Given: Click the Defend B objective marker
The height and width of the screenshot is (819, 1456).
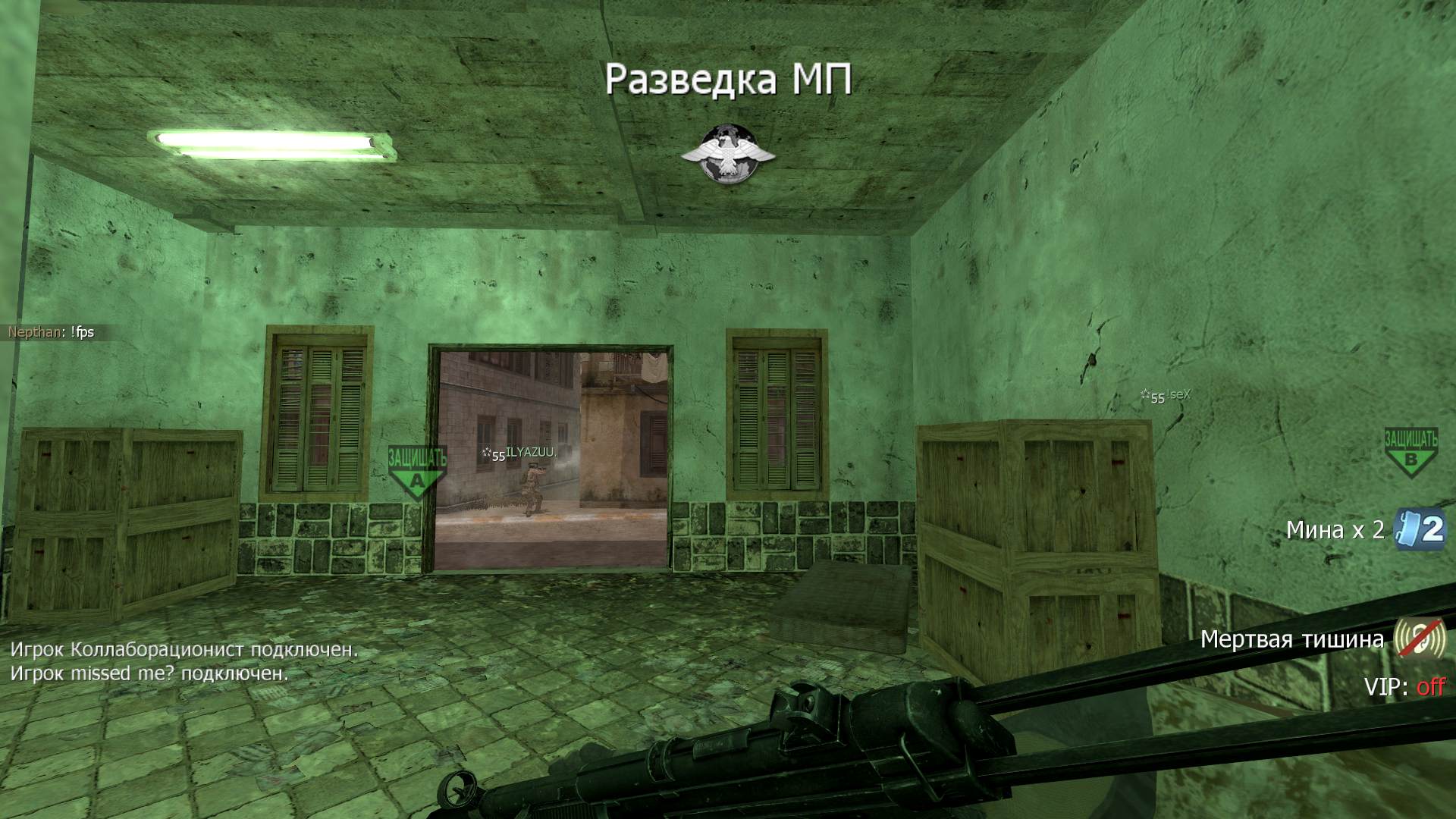Looking at the screenshot, I should pos(1410,452).
